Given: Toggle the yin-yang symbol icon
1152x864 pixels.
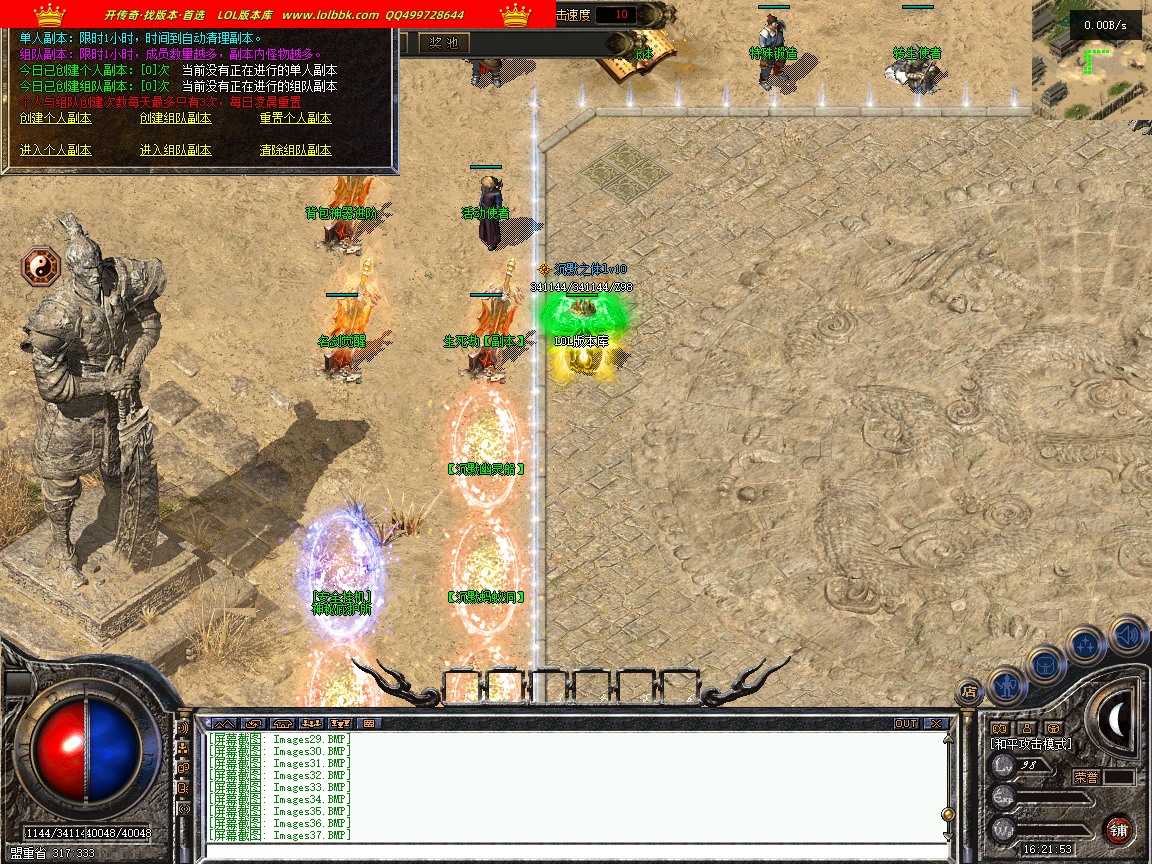Looking at the screenshot, I should coord(41,267).
